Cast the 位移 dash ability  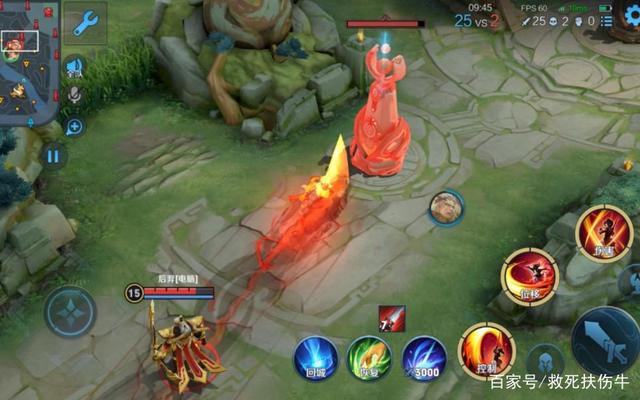coord(530,277)
